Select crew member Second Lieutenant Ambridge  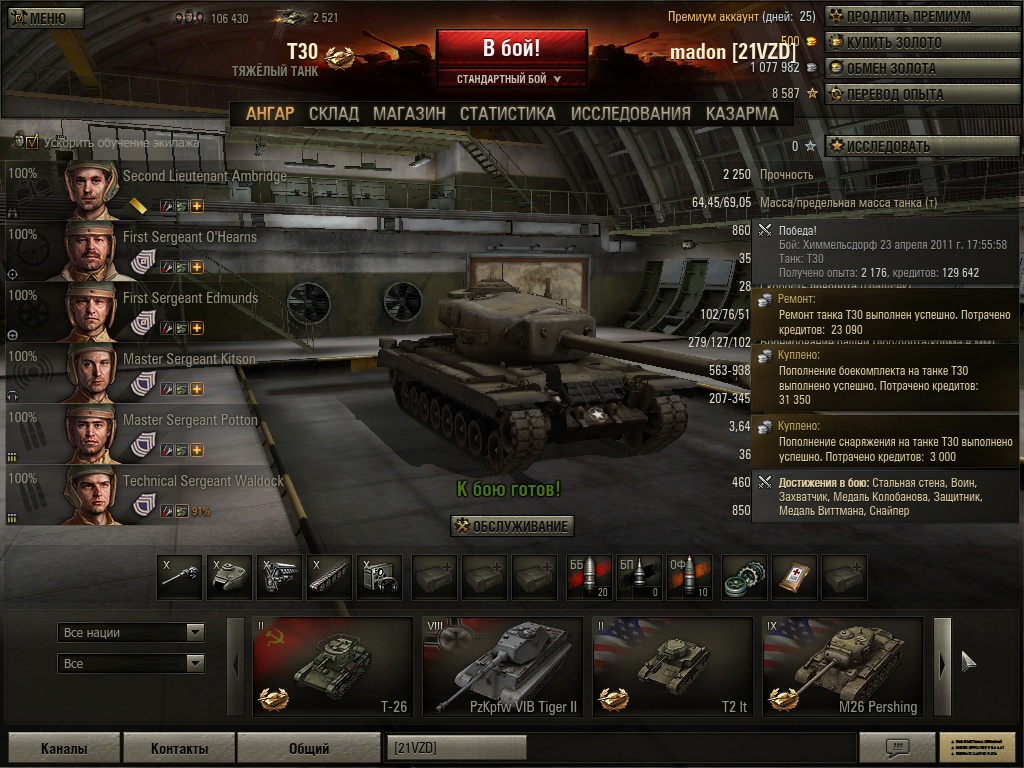204,177
